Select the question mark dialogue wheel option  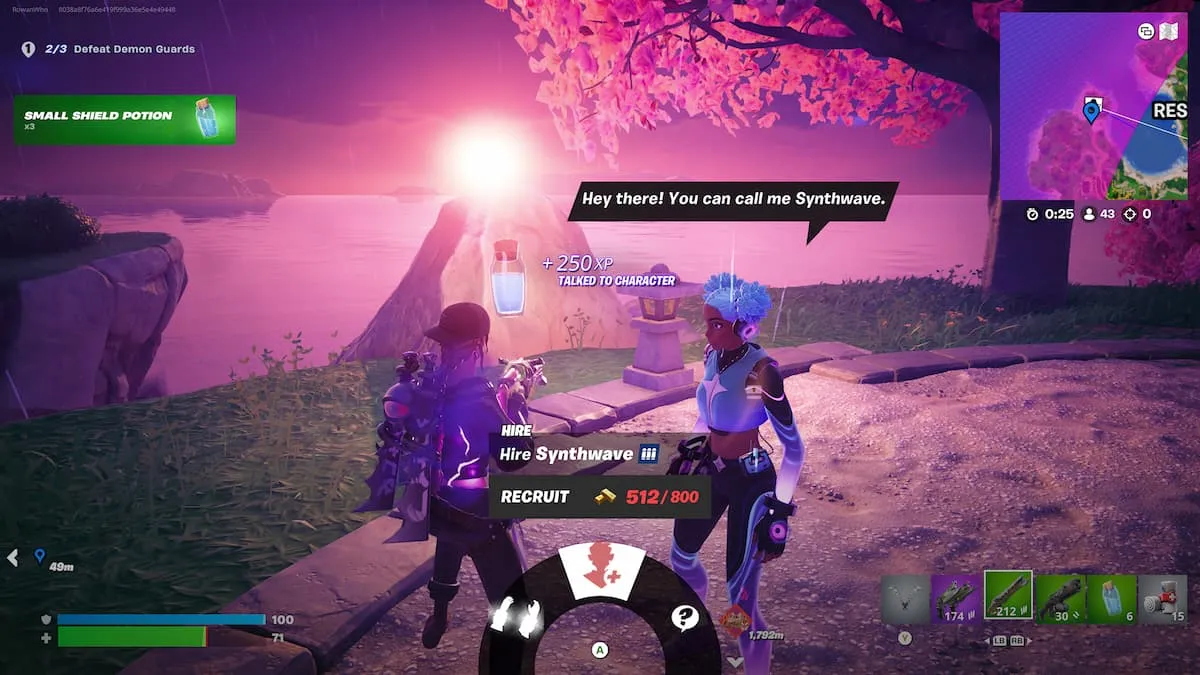pyautogui.click(x=684, y=617)
